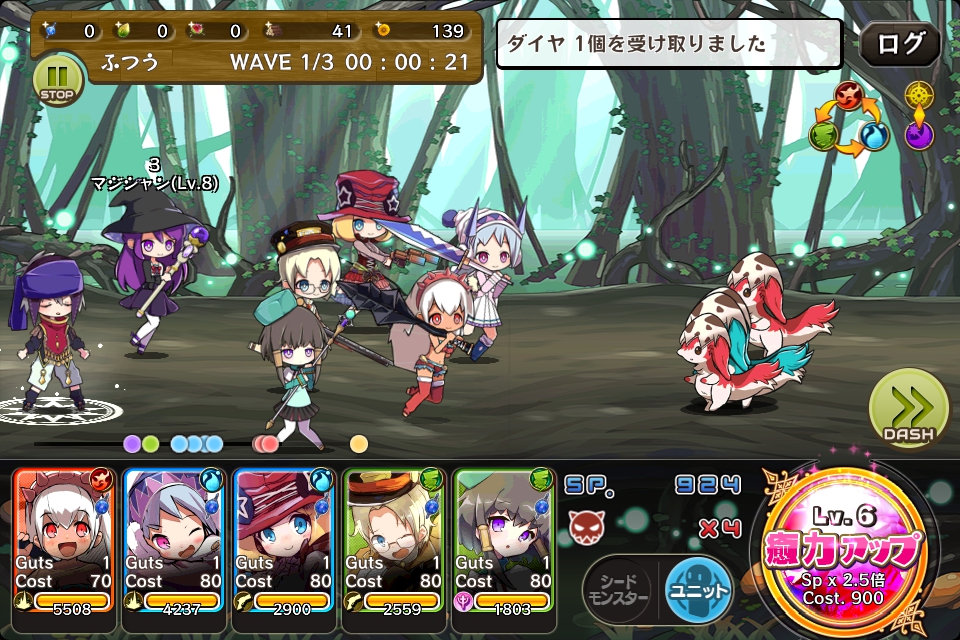This screenshot has height=640, width=960.
Task: Deploy the white-haired red-eyed unit costing 70
Action: tap(64, 540)
